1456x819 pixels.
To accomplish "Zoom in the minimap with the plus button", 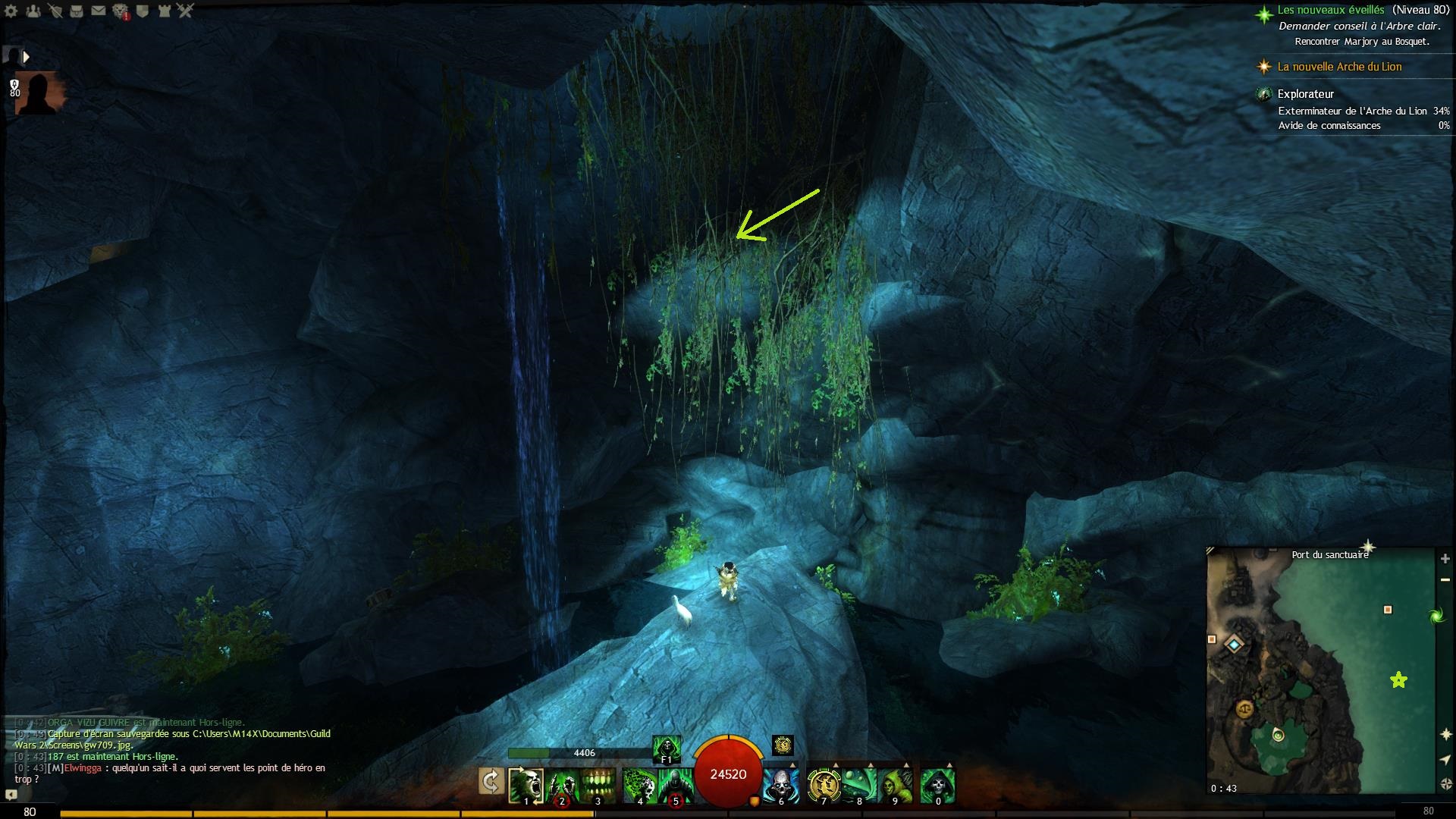I will (1445, 559).
